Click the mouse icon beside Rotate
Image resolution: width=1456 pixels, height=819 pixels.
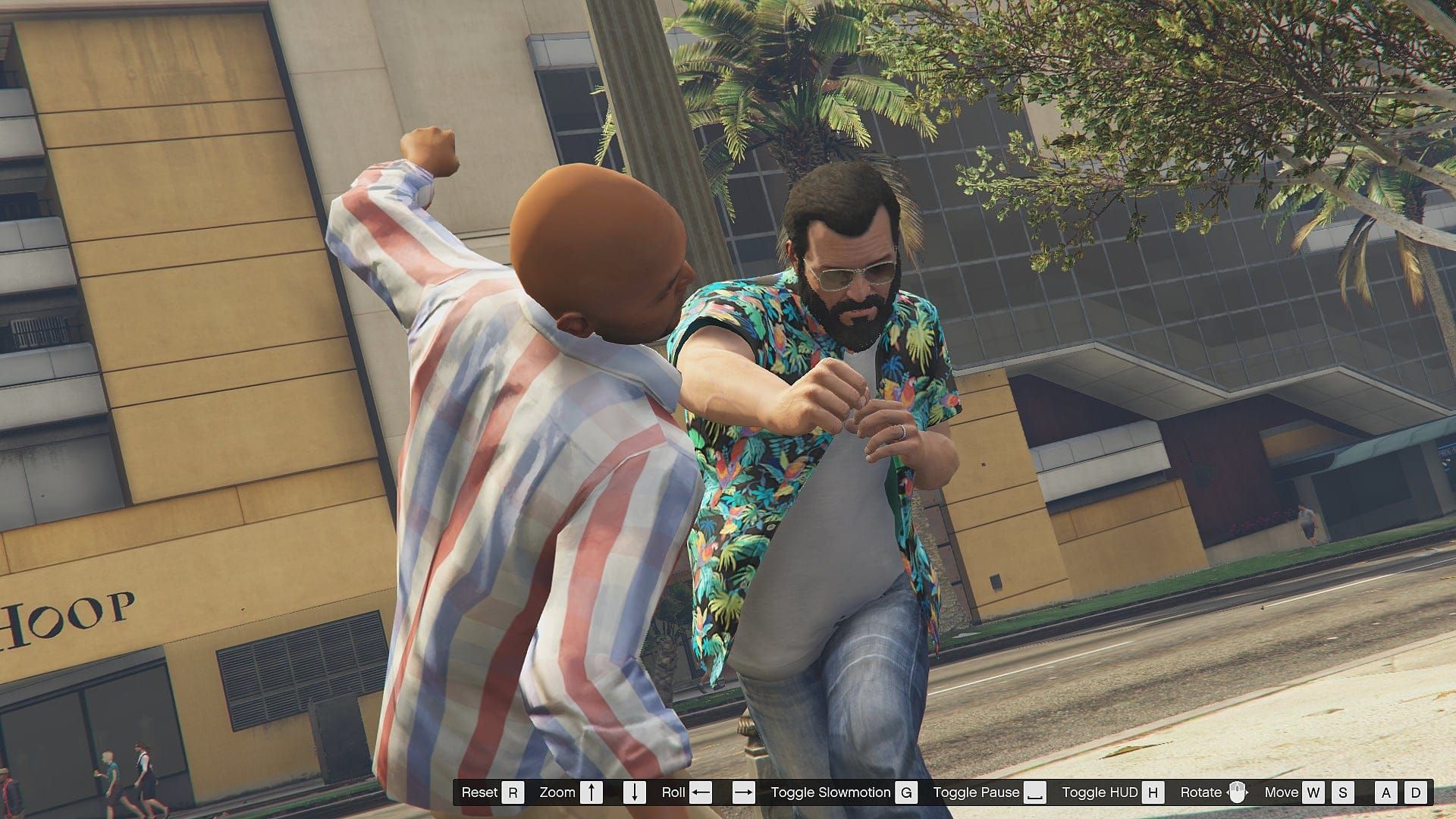tap(1238, 793)
